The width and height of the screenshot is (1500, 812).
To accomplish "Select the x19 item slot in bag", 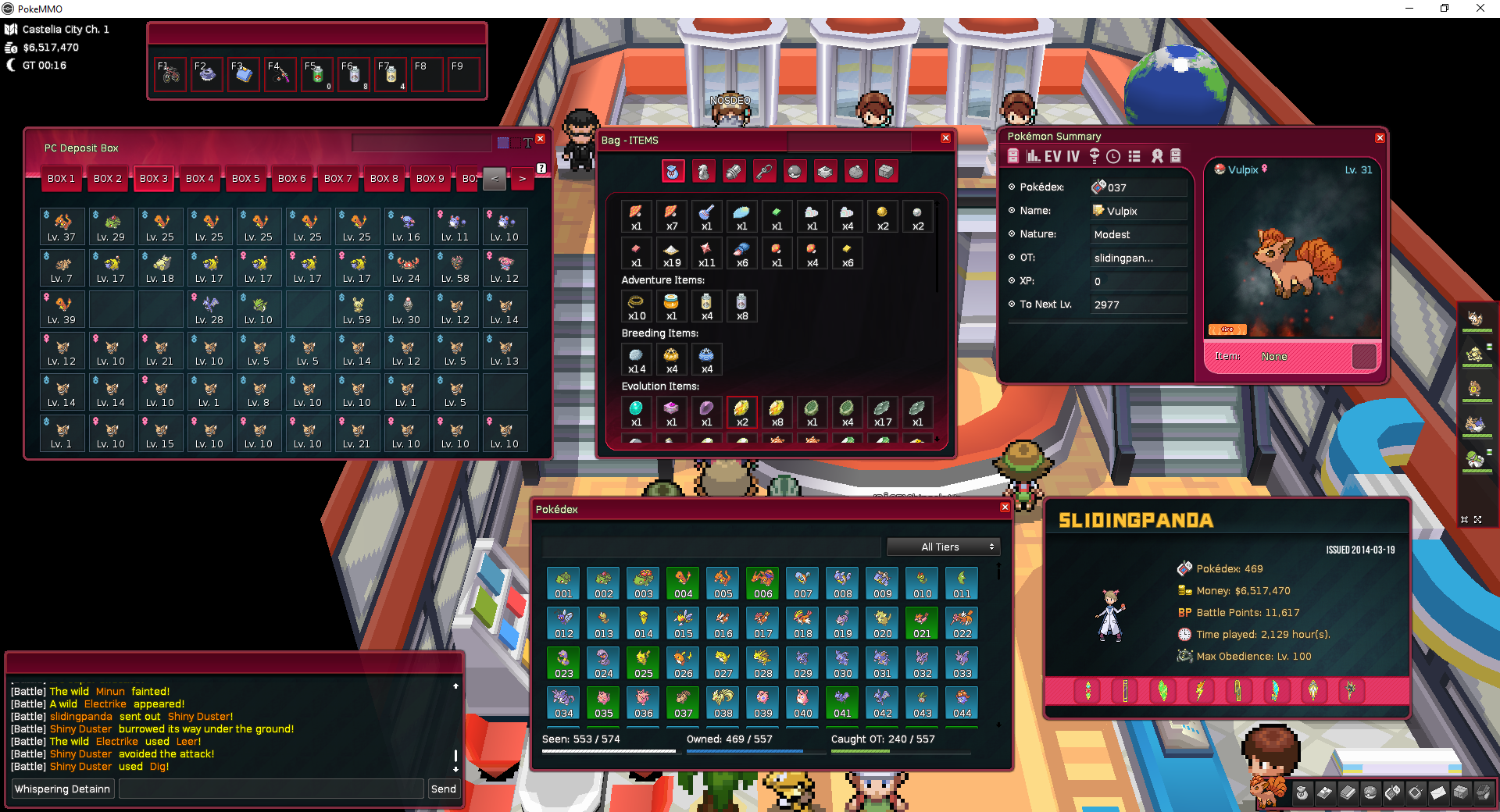I will (x=671, y=254).
